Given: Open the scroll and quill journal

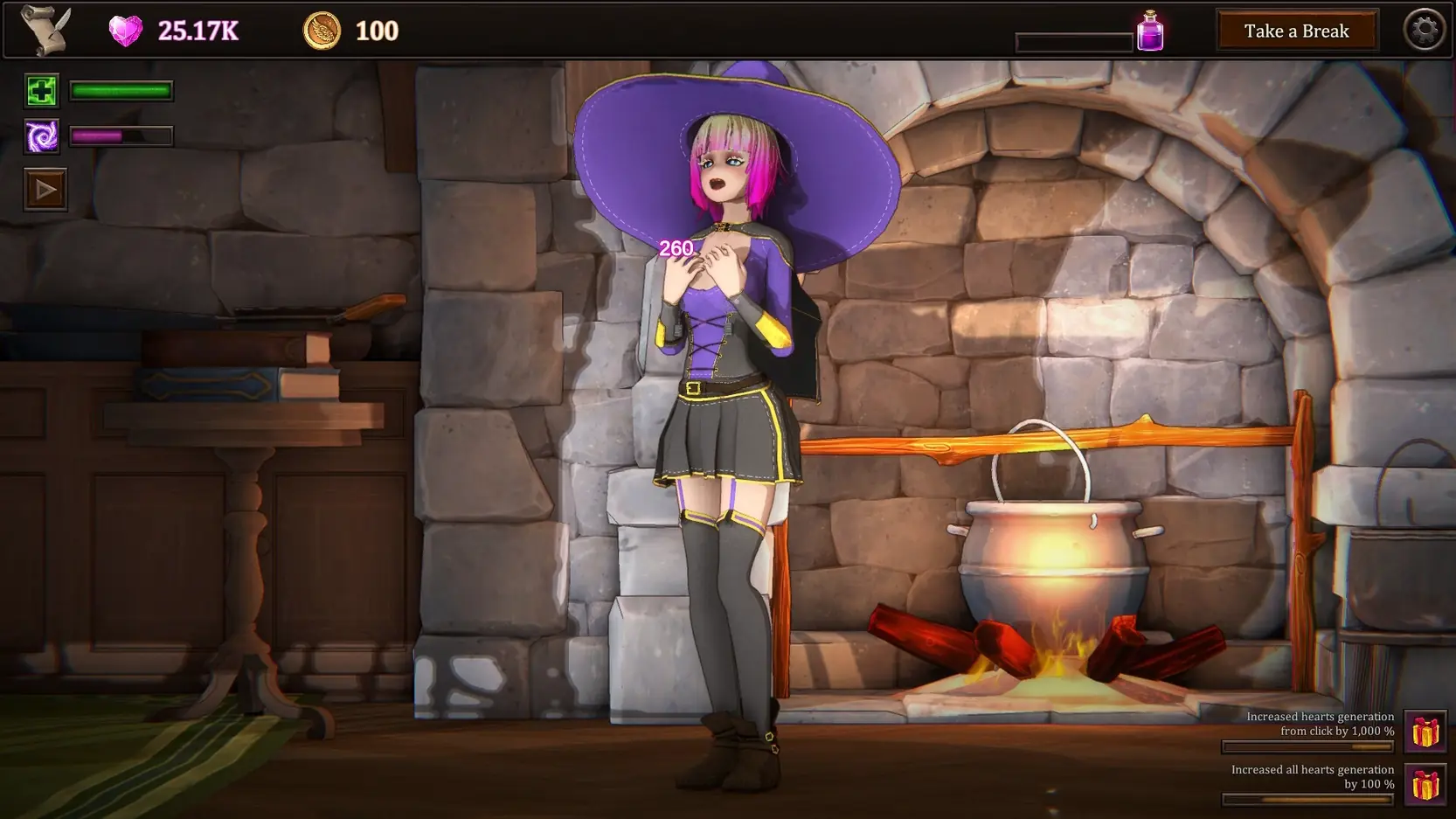Looking at the screenshot, I should tap(46, 31).
